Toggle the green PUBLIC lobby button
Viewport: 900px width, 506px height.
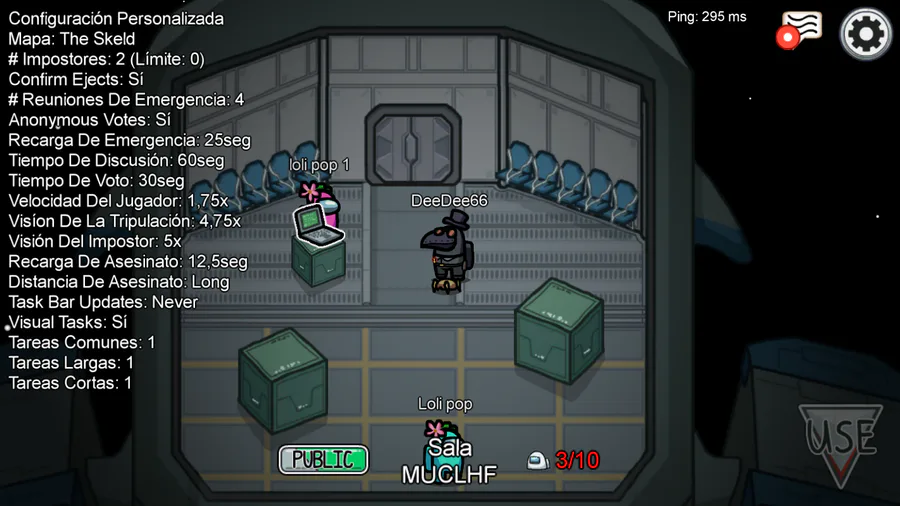click(323, 460)
